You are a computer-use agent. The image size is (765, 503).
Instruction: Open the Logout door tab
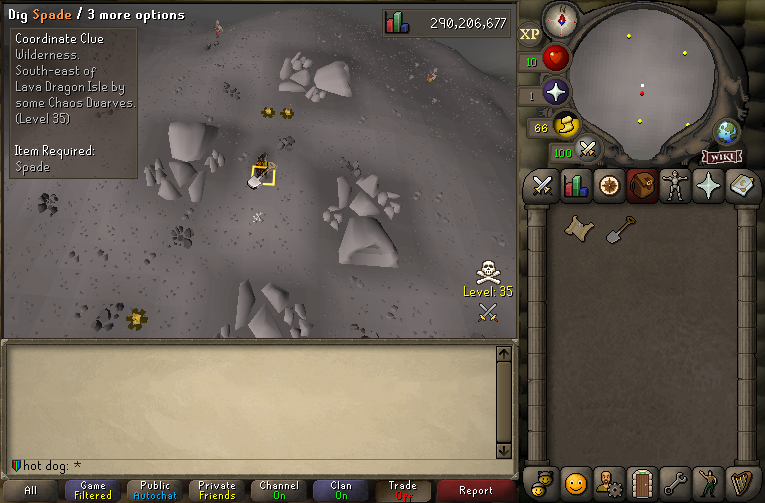click(641, 483)
